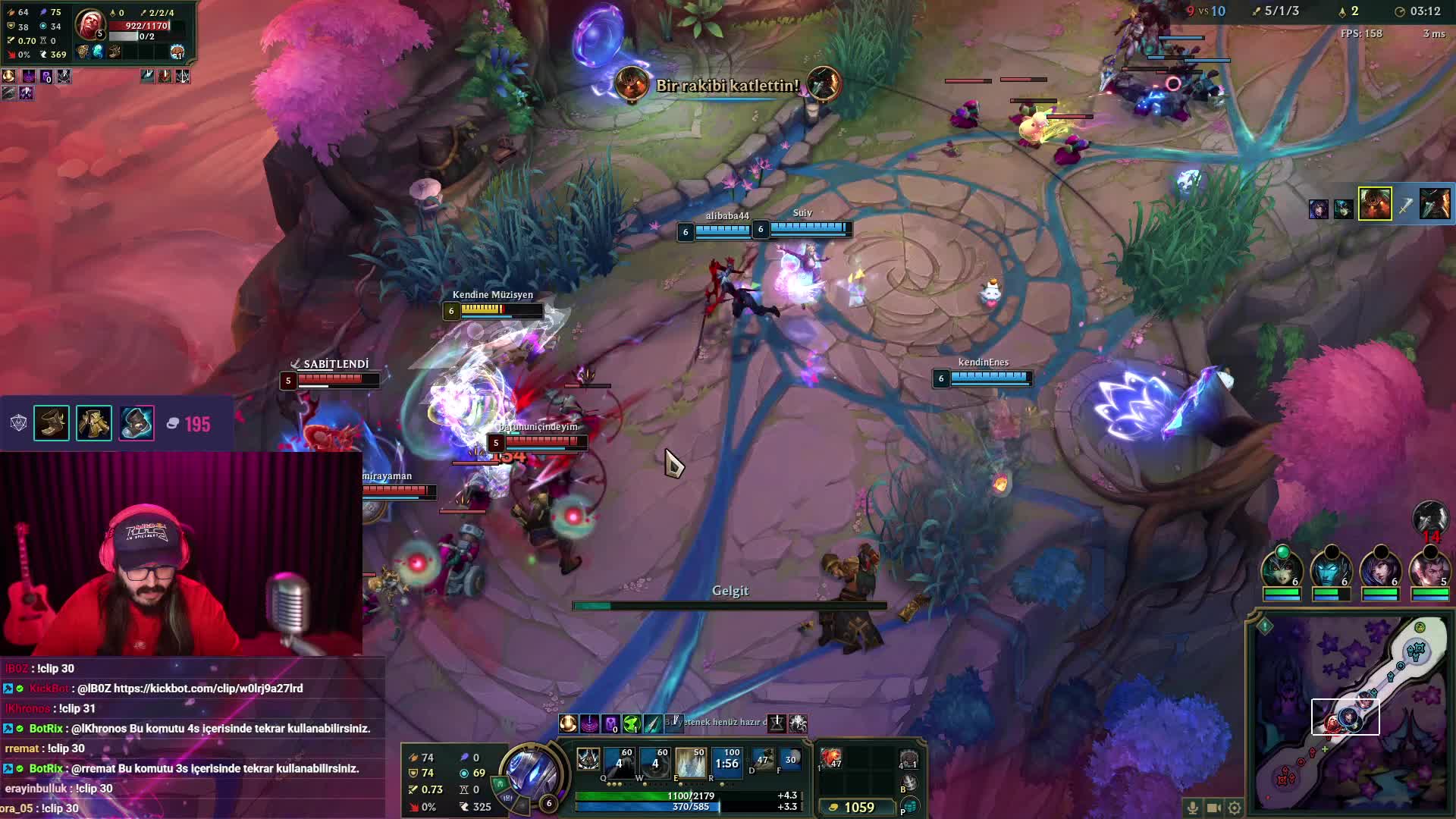Cast the Q ability
The width and height of the screenshot is (1456, 819).
pyautogui.click(x=619, y=762)
